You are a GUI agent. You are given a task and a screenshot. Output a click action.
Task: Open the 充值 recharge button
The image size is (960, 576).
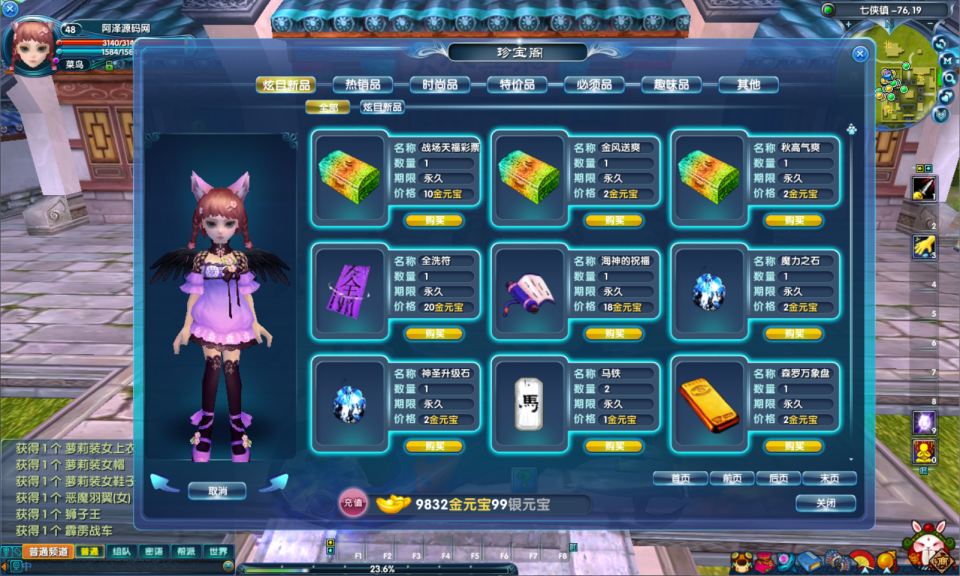coord(352,504)
